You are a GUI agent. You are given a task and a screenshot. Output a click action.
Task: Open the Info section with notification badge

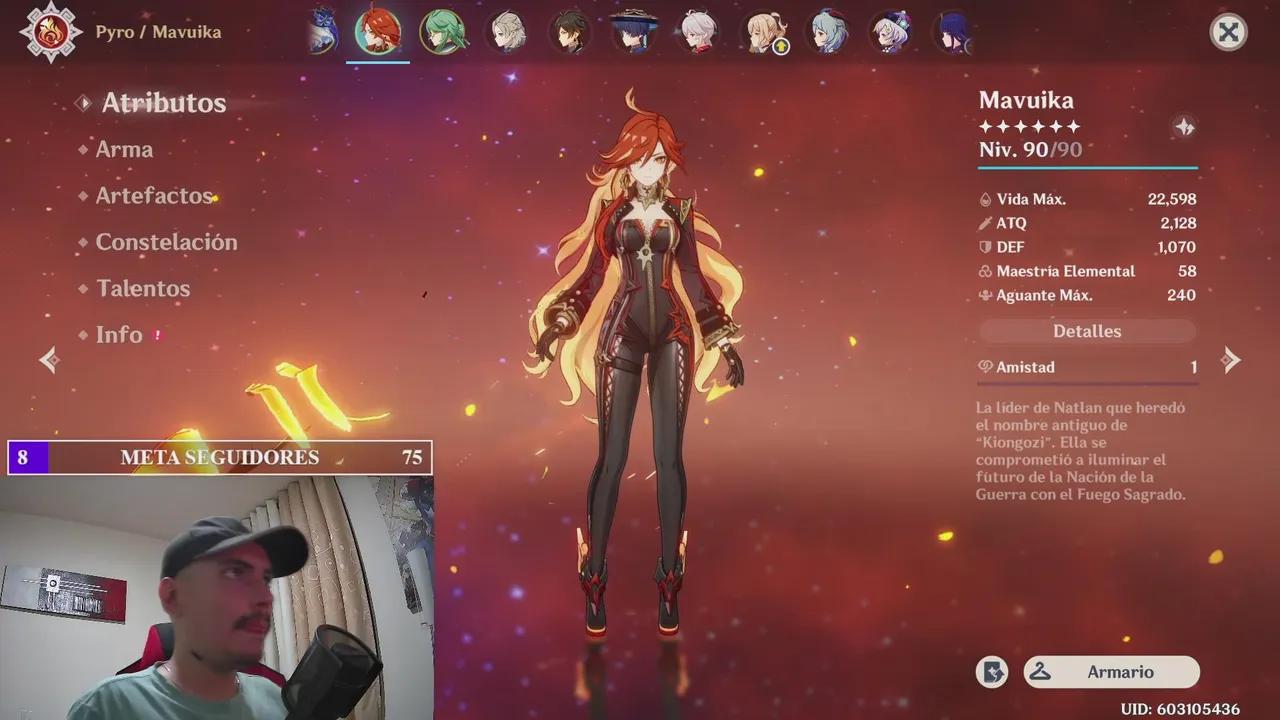pyautogui.click(x=120, y=335)
